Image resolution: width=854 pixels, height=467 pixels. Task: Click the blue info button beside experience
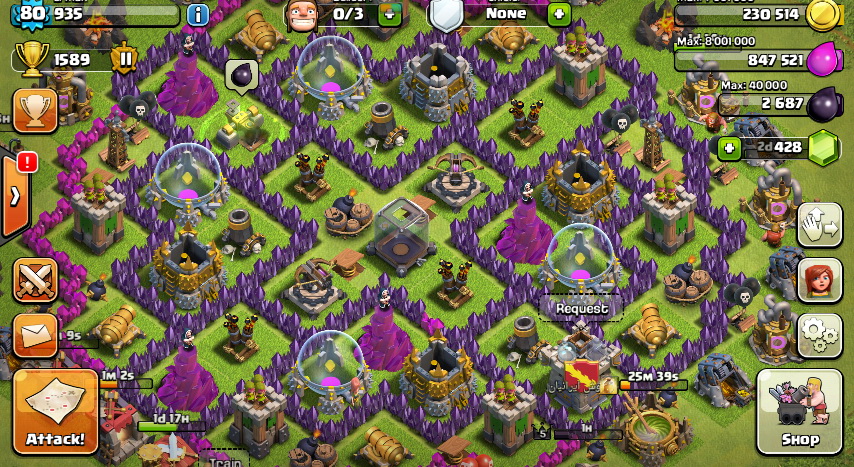tap(198, 14)
